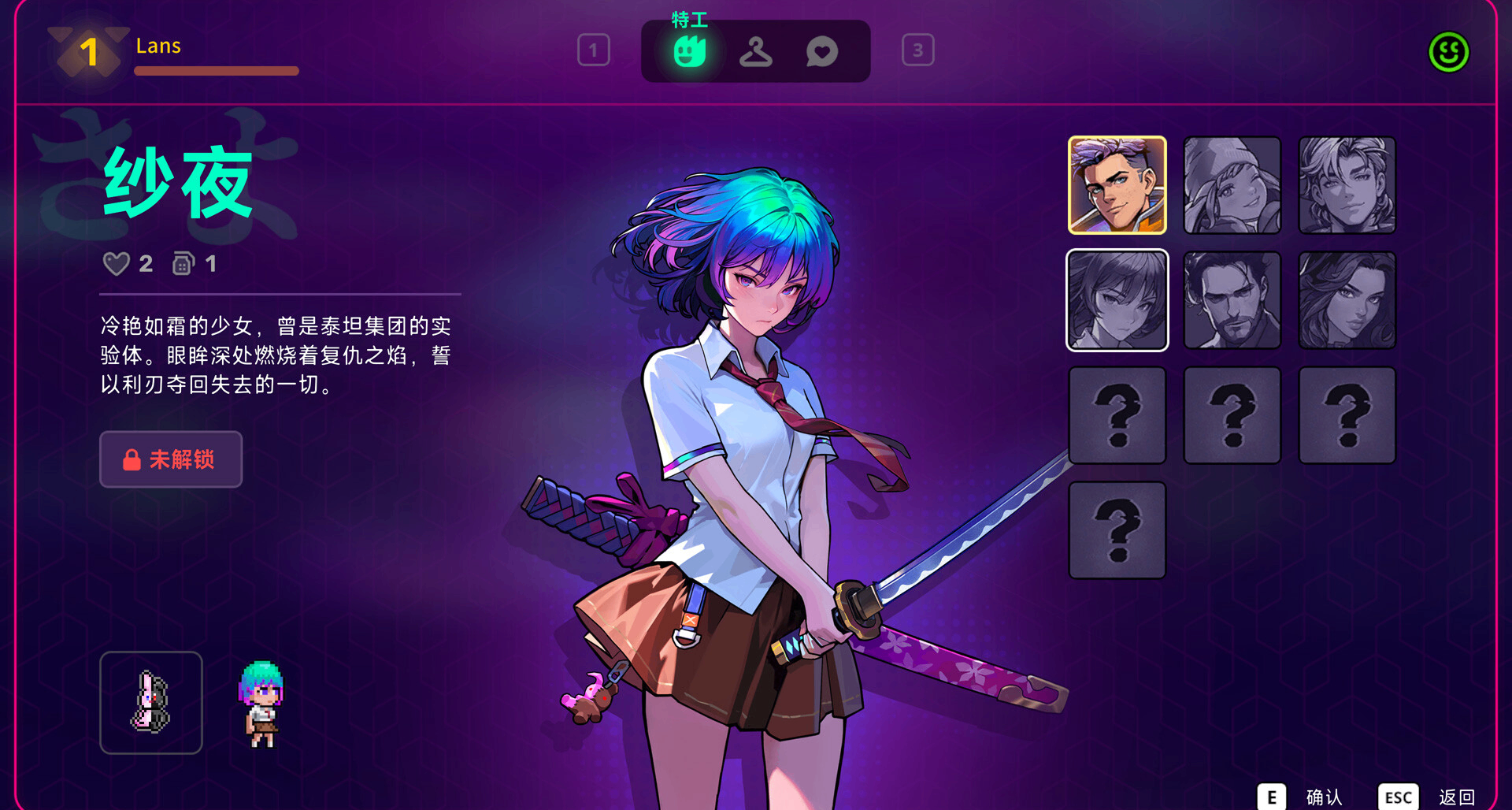
Task: Switch to panel tab labeled 3
Action: coord(917,50)
